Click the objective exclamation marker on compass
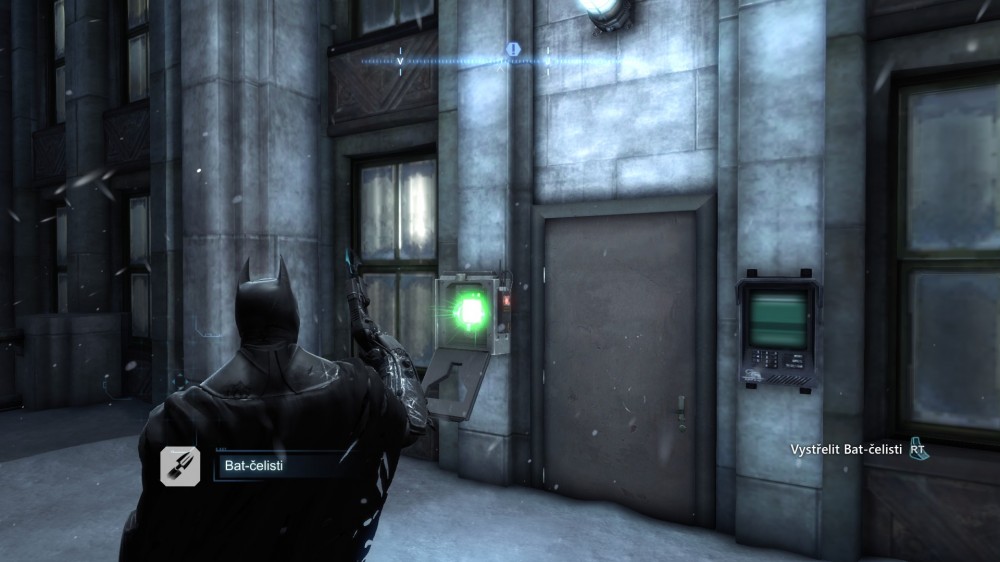 tap(513, 49)
